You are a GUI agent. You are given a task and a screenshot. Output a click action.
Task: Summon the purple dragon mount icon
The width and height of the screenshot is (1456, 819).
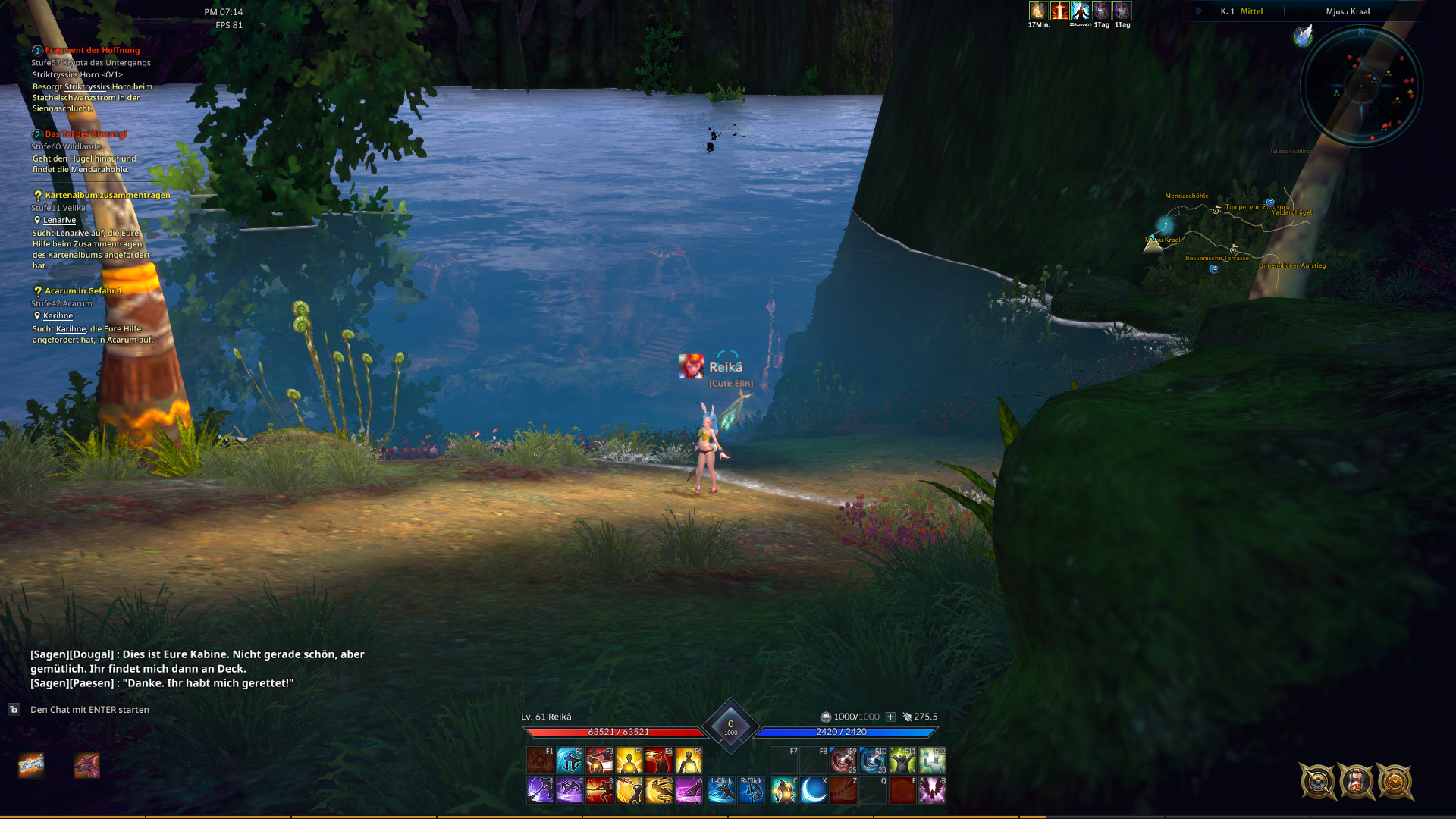pyautogui.click(x=86, y=766)
